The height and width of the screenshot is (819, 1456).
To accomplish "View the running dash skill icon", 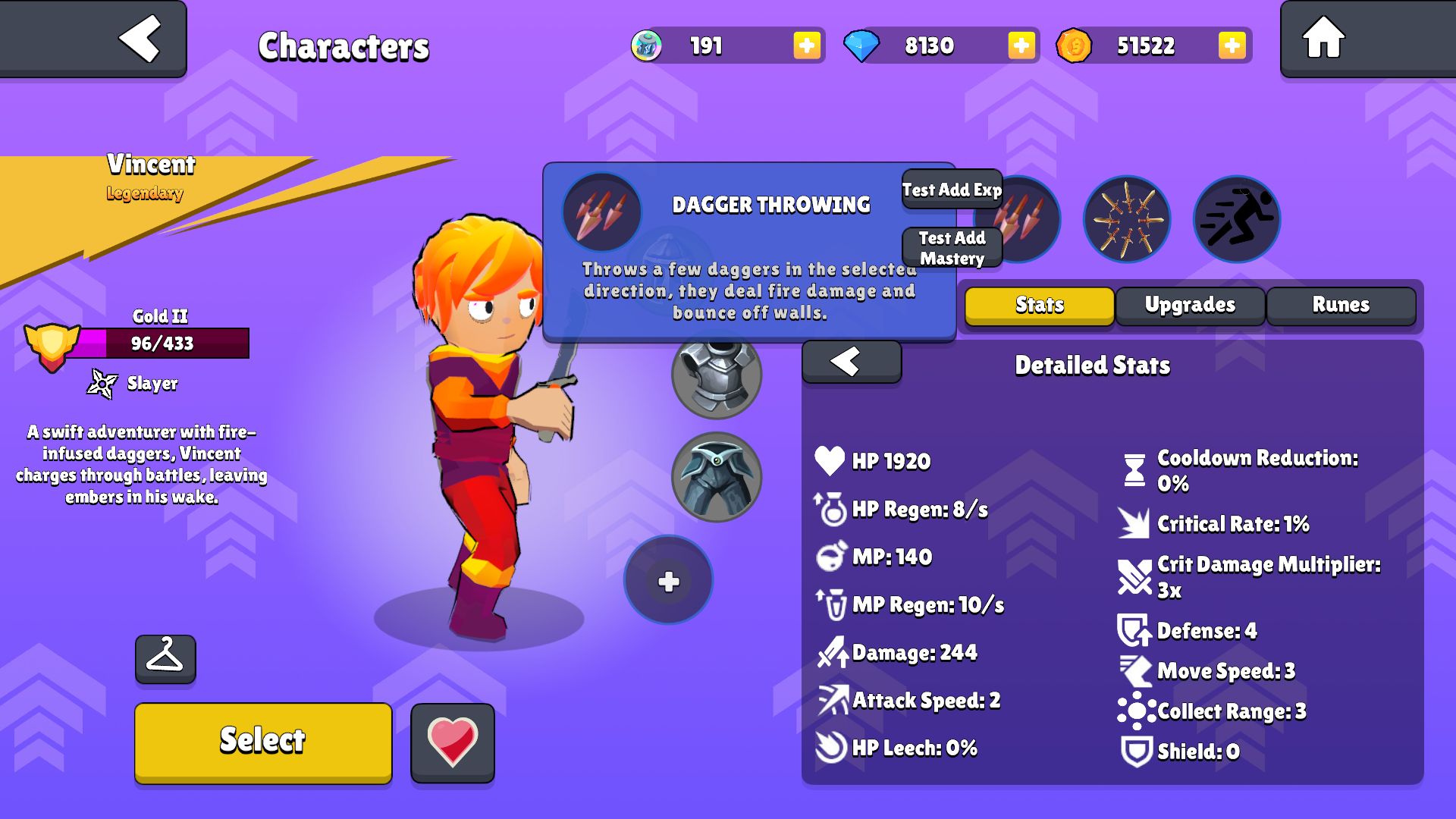I will (1236, 220).
